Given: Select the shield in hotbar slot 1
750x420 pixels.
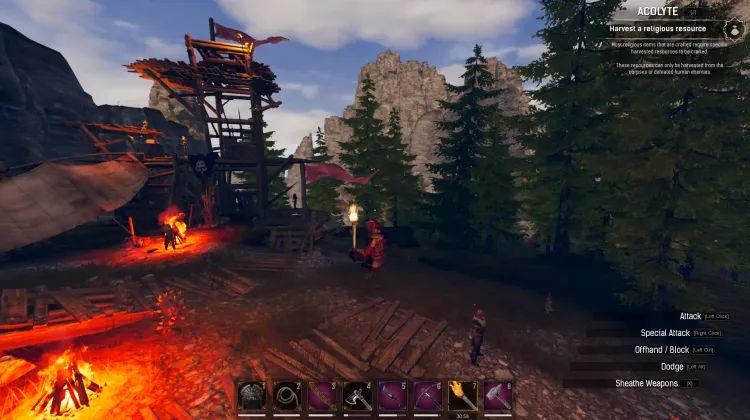Looking at the screenshot, I should (x=252, y=396).
